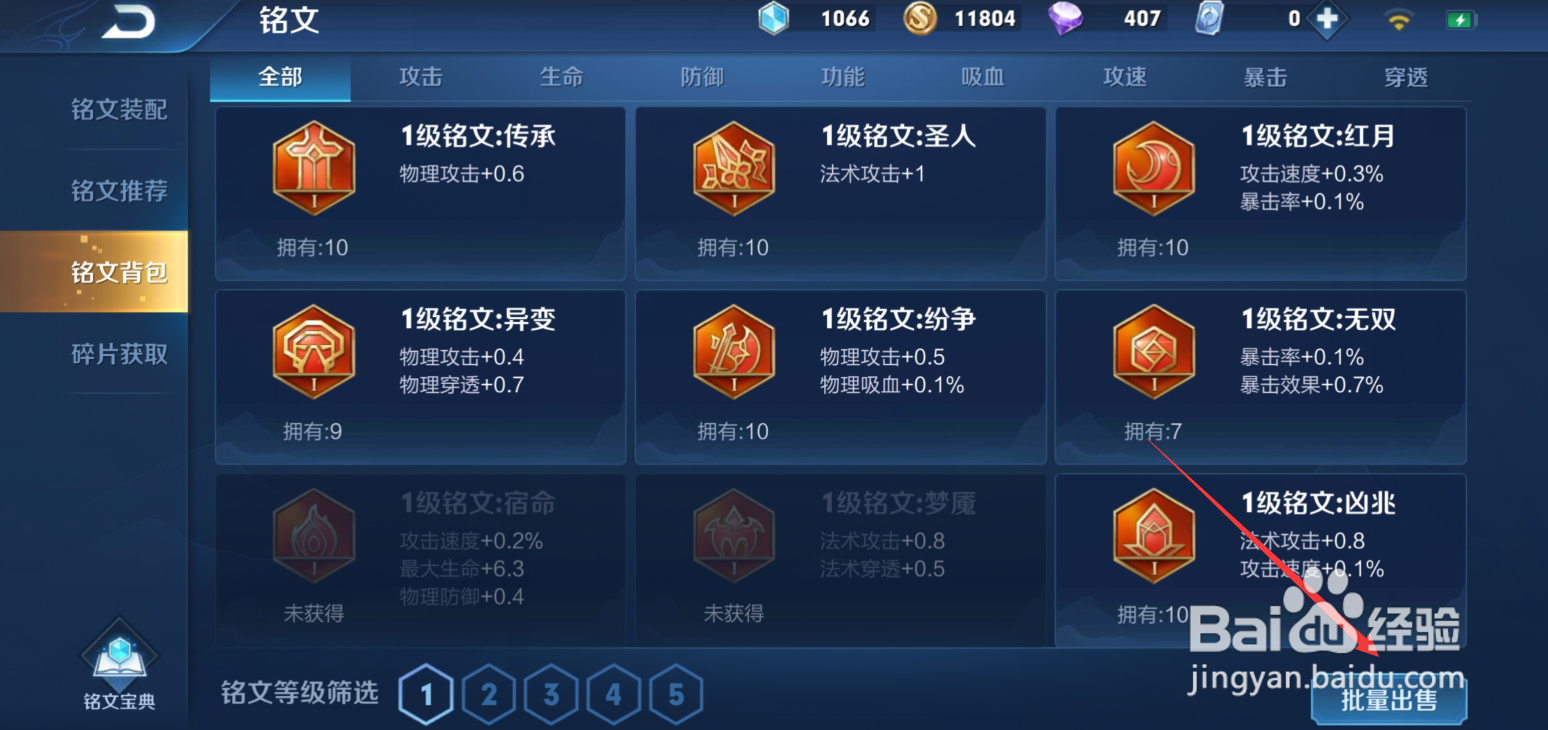Screen dimensions: 1548x730
Task: Click the plus button to add tokens
Action: [x=1330, y=18]
